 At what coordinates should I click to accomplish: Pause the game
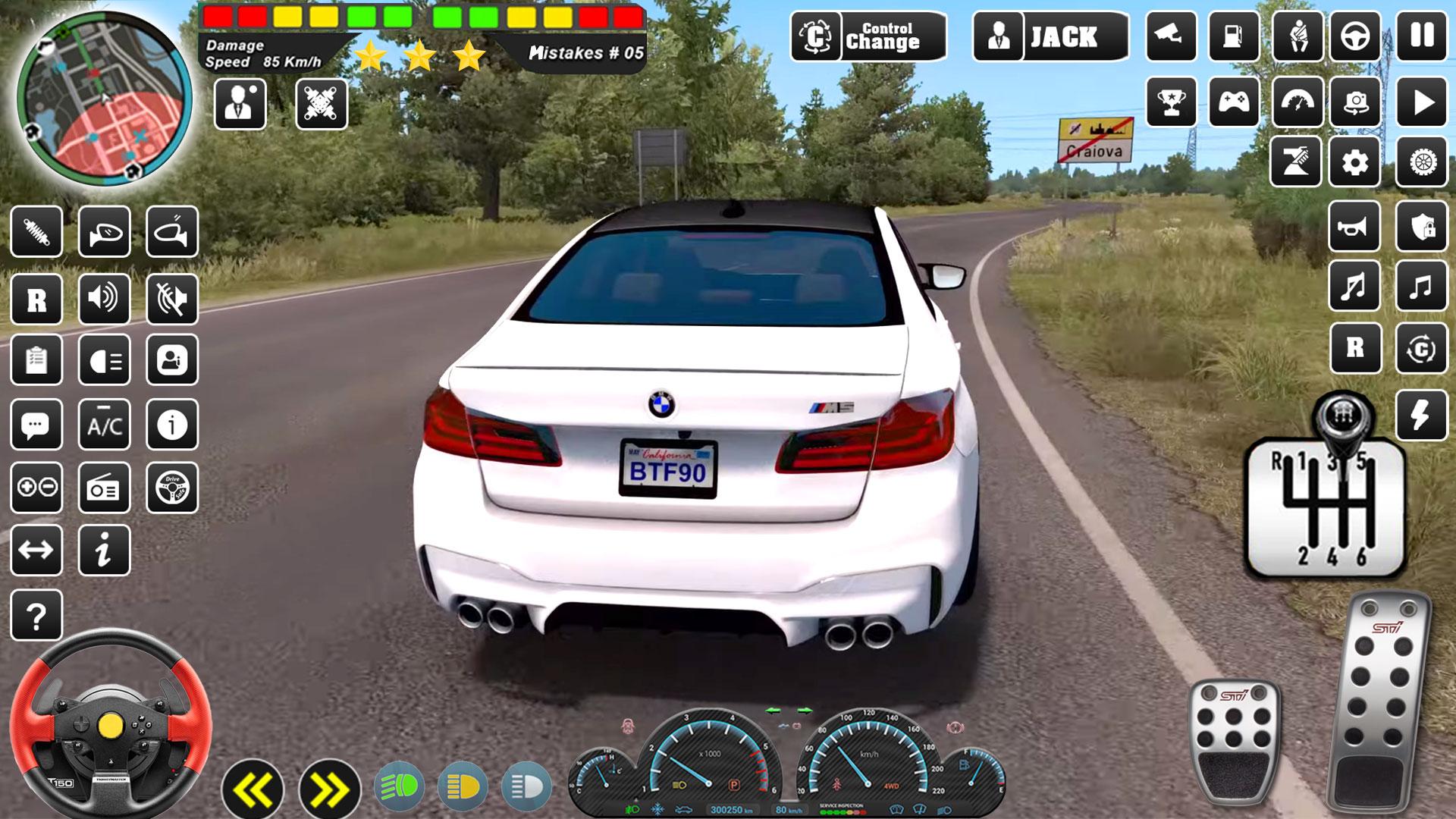[x=1422, y=36]
